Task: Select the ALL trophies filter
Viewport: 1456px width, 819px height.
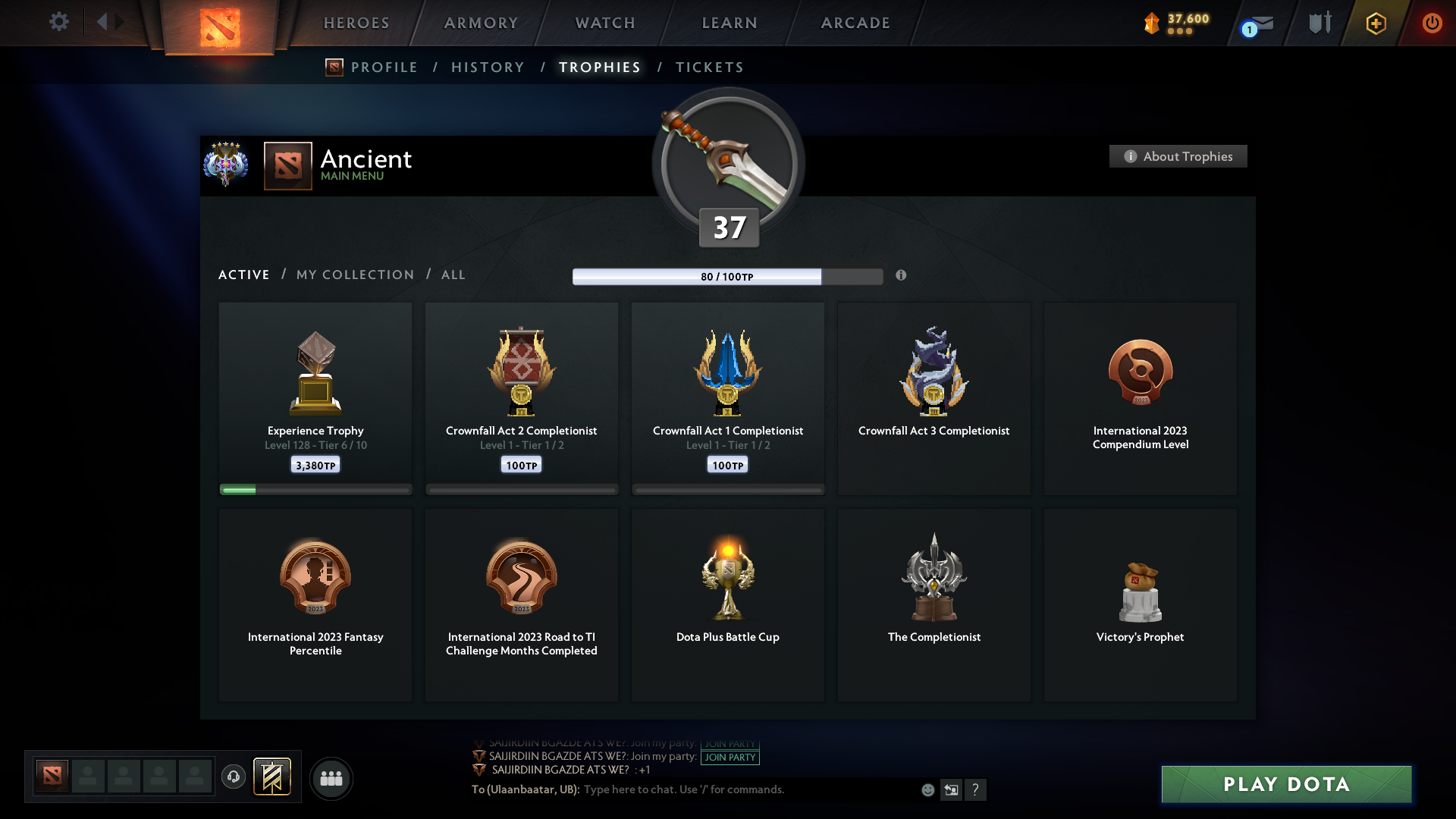Action: pyautogui.click(x=453, y=275)
